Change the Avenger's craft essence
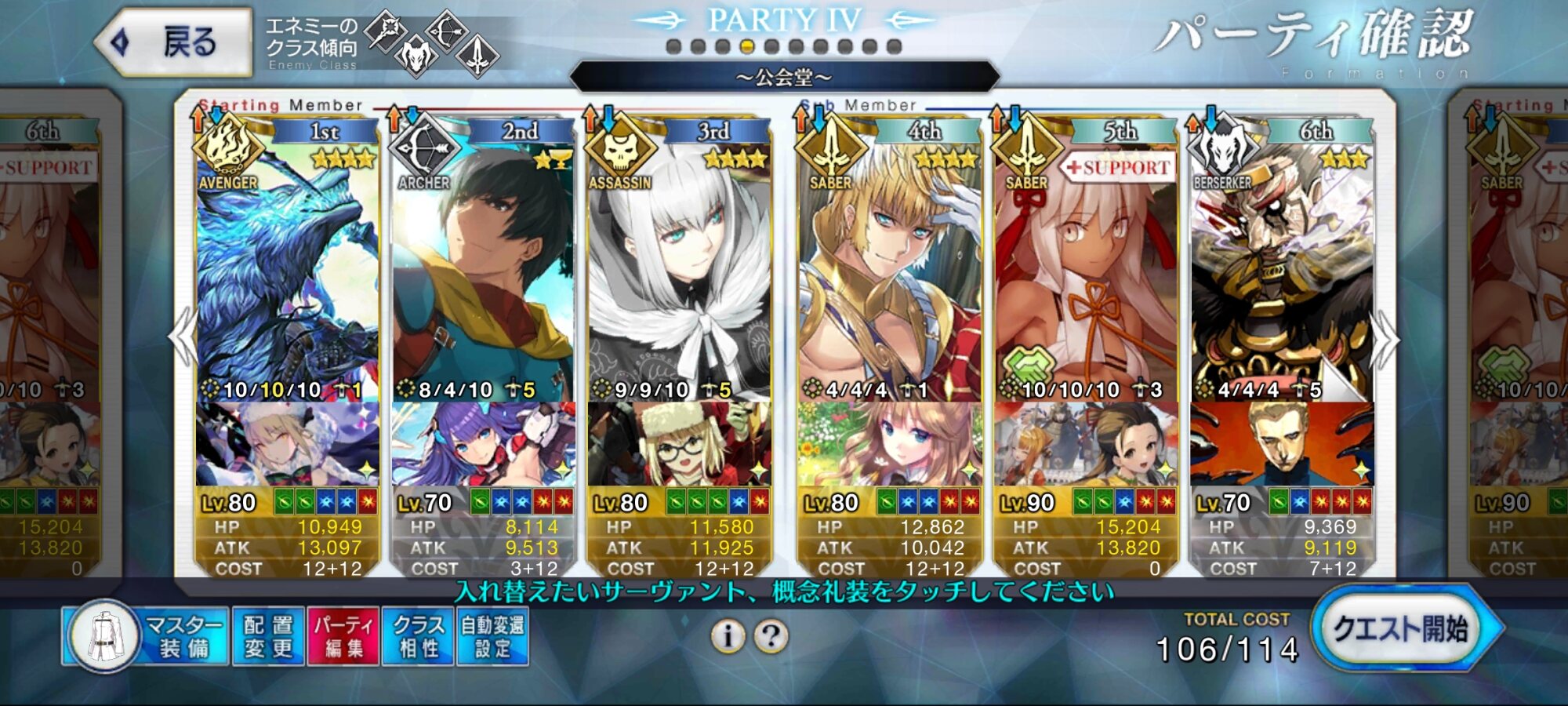 tap(287, 444)
